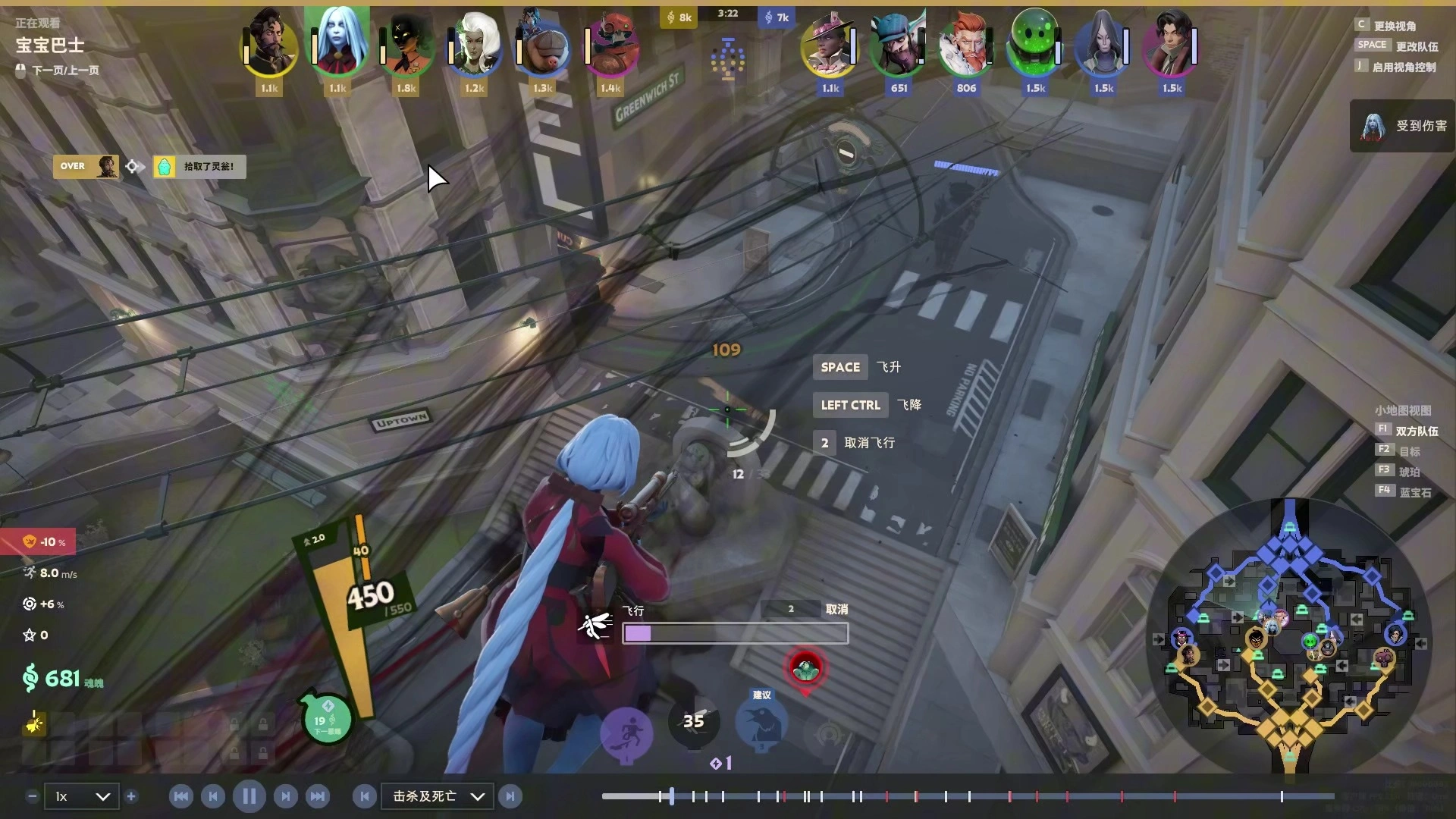
Task: Click the melee ability icon showing 35
Action: pos(694,722)
